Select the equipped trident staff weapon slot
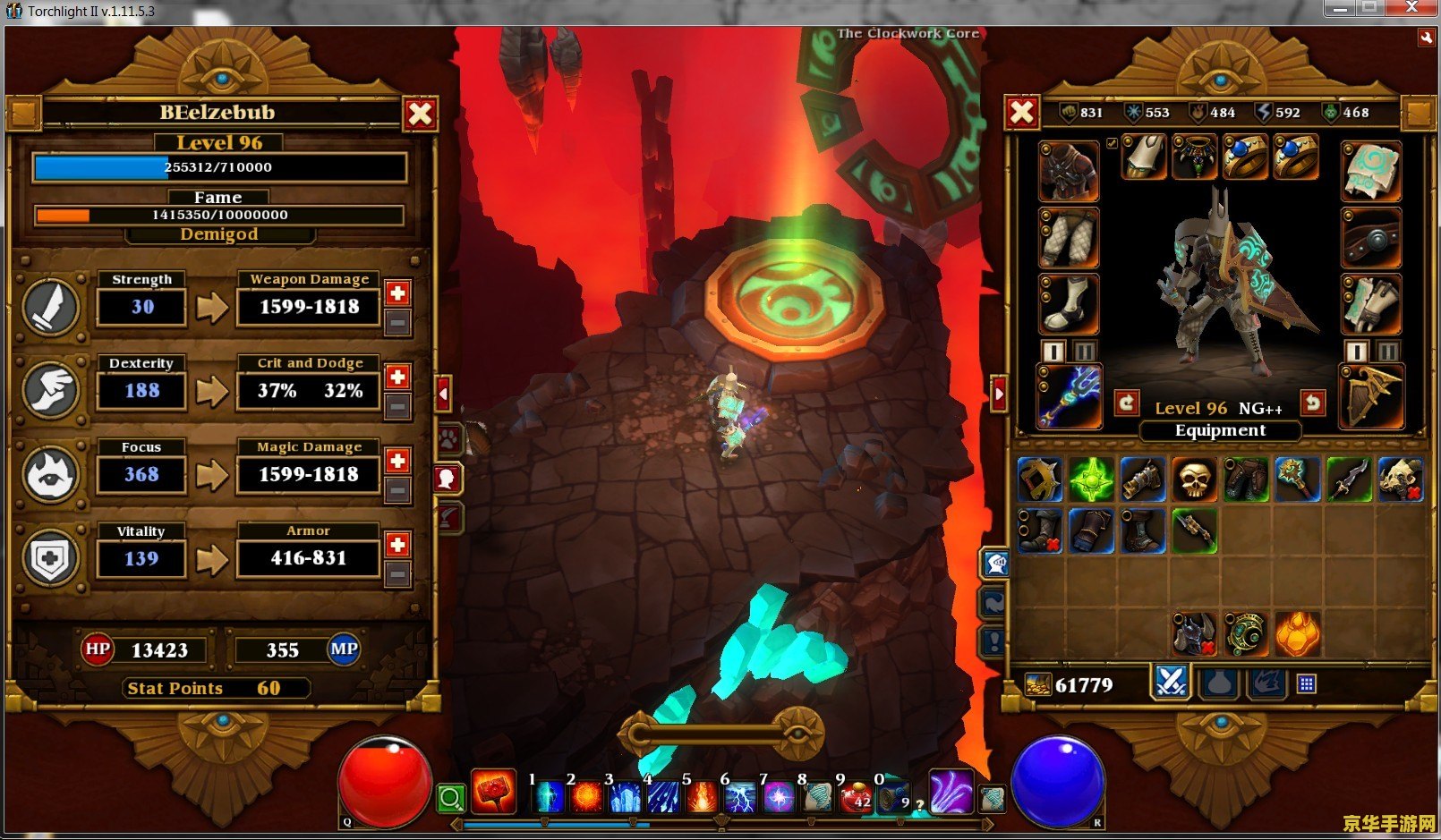 pos(1070,395)
